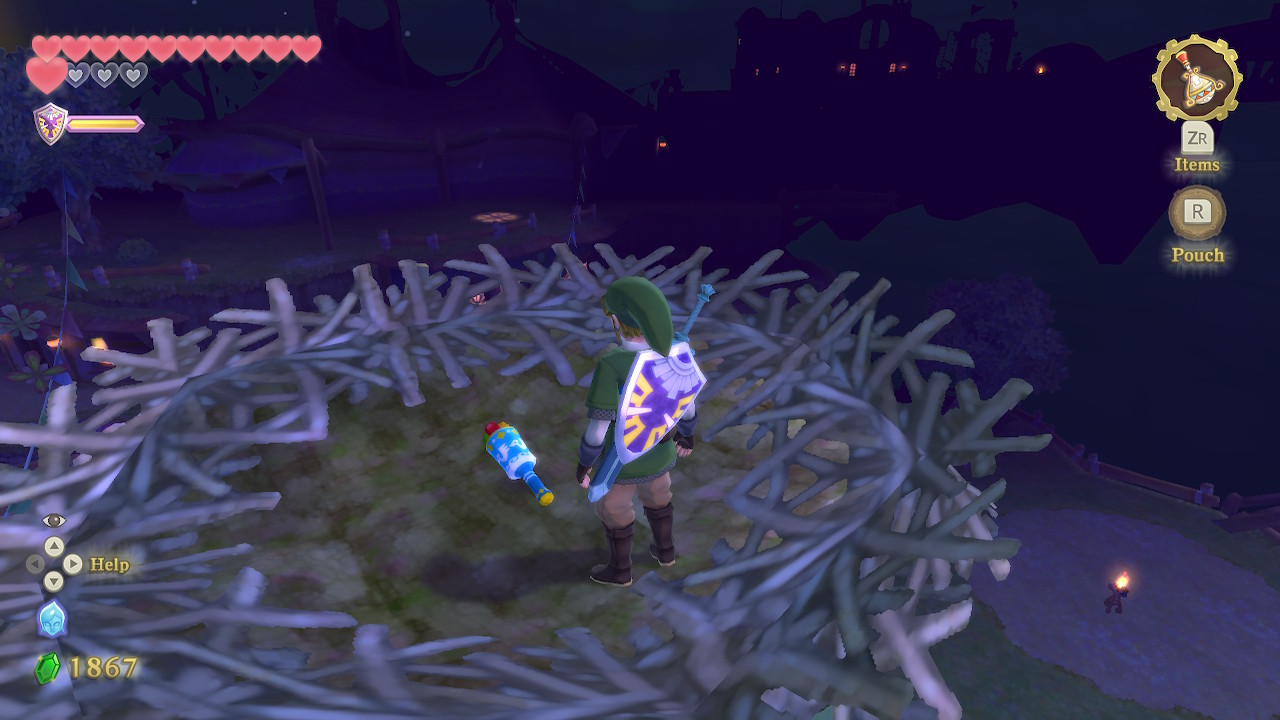Screen dimensions: 1280x720
Task: Click the Hylian Shield status icon
Action: pyautogui.click(x=50, y=124)
